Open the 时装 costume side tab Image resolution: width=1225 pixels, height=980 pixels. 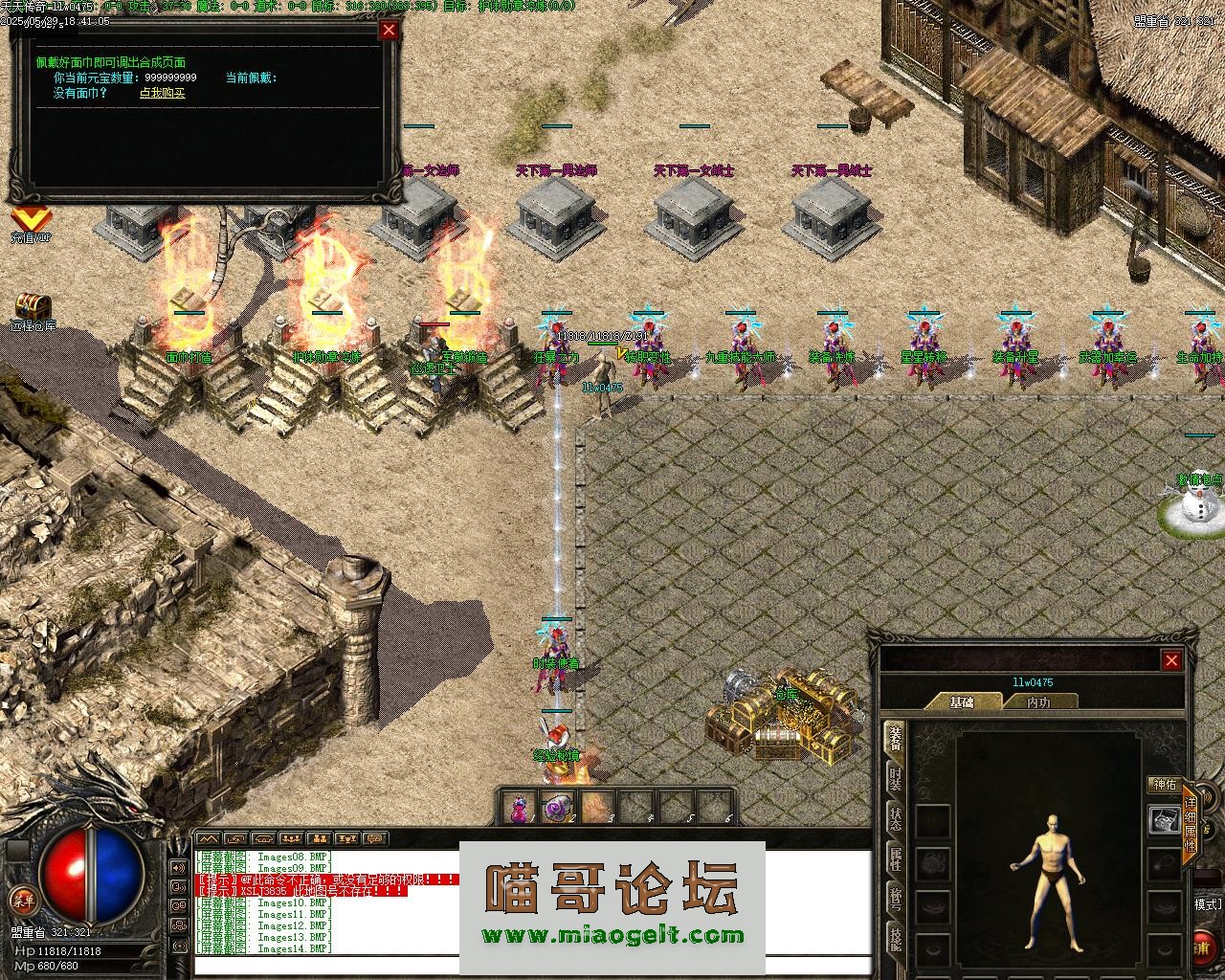(895, 778)
